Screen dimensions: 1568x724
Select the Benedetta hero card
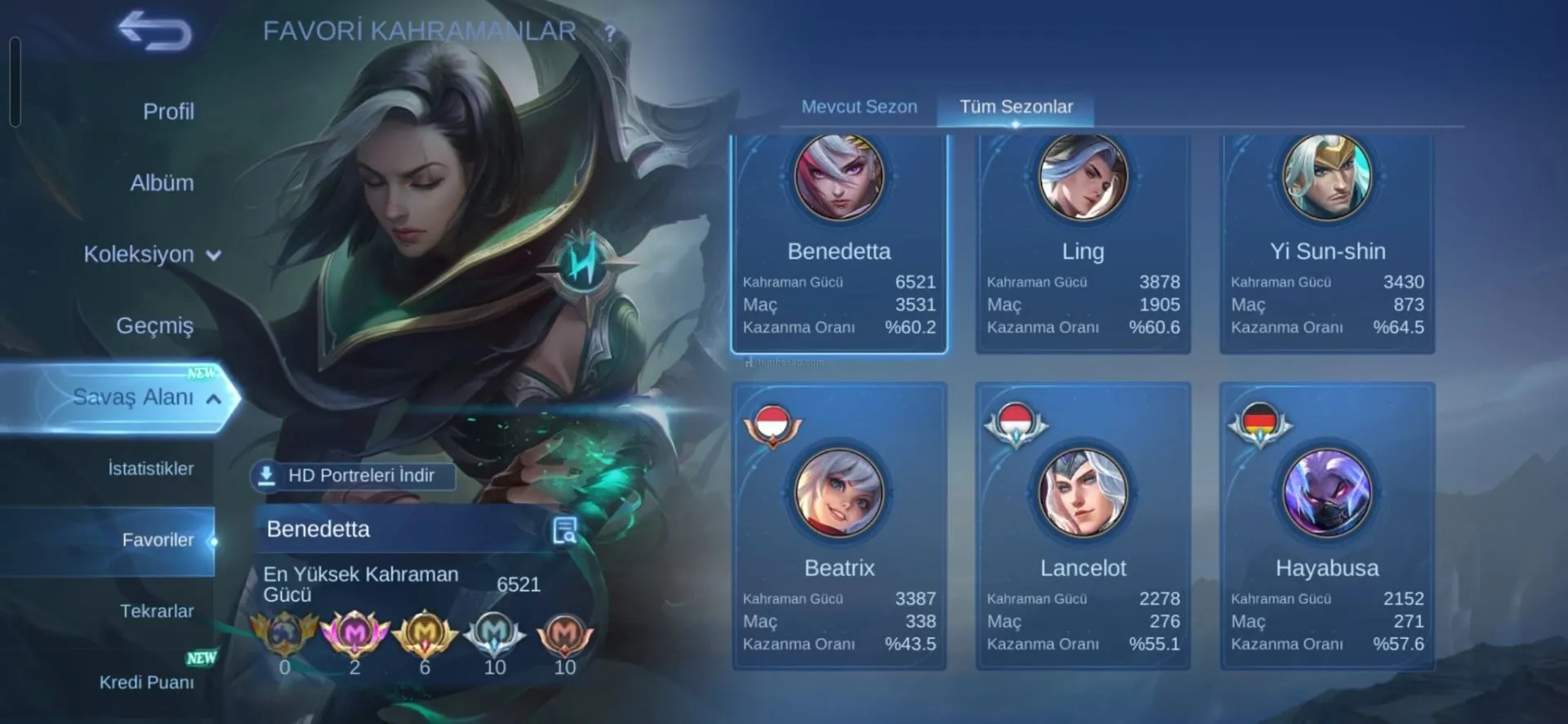click(x=839, y=244)
